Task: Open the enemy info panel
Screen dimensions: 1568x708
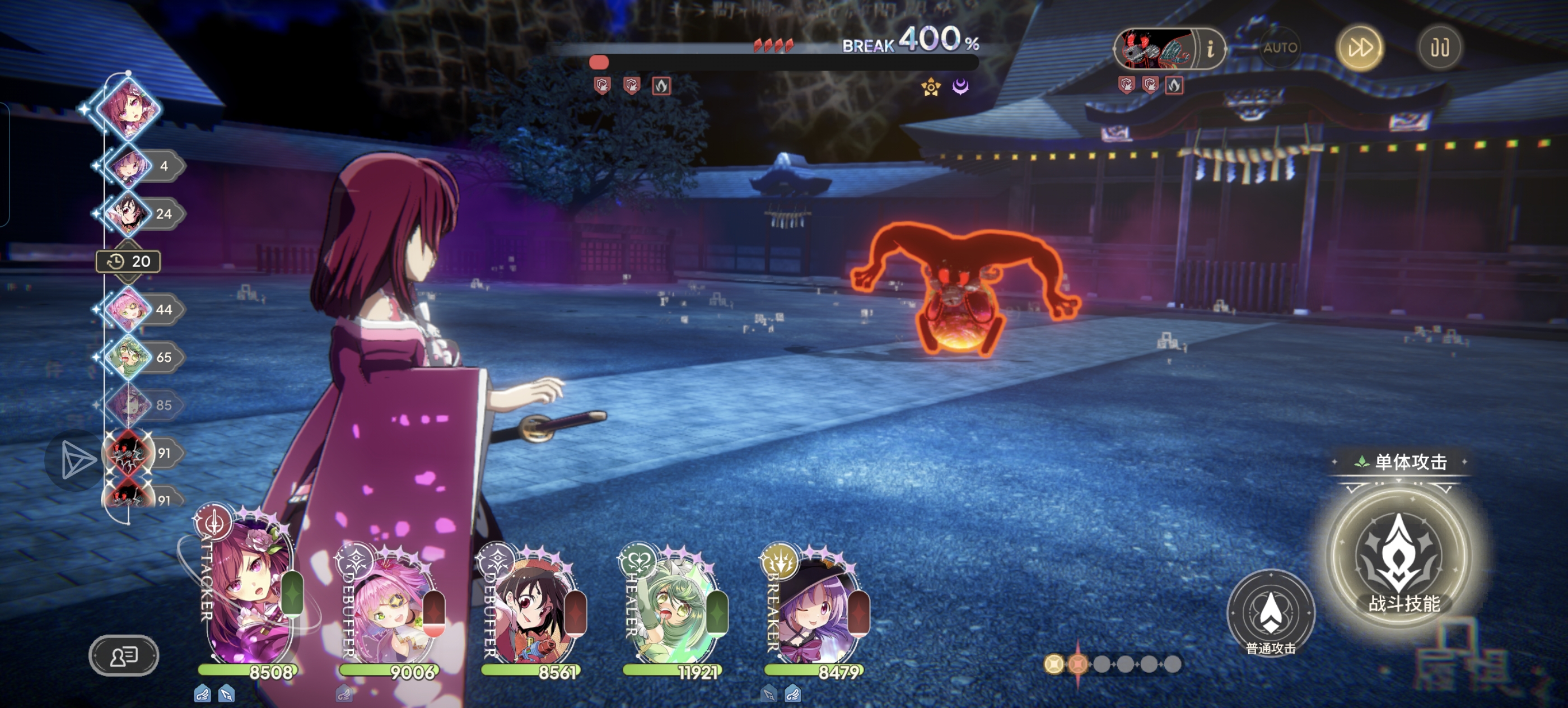Action: (1210, 48)
